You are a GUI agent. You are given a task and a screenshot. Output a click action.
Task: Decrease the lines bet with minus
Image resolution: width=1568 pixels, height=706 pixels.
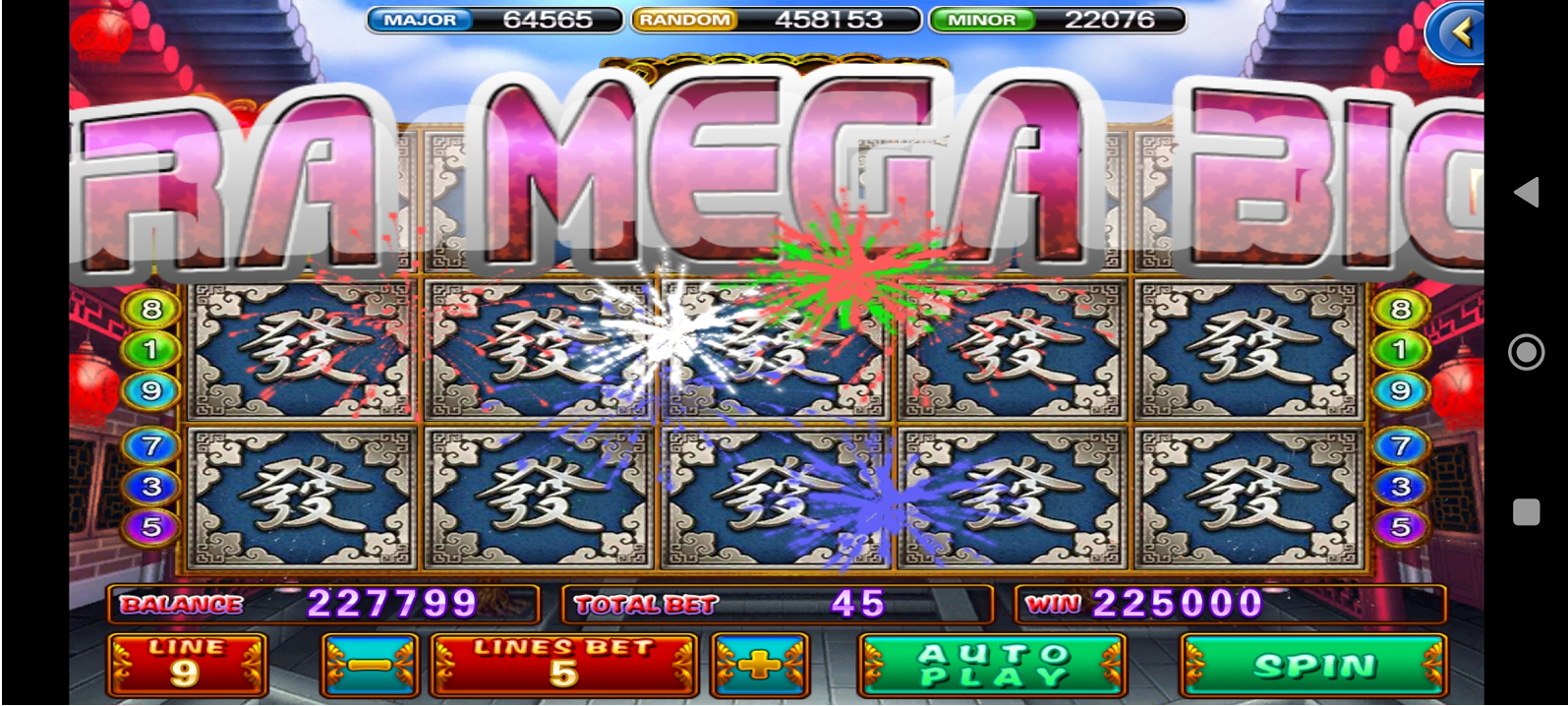(370, 666)
